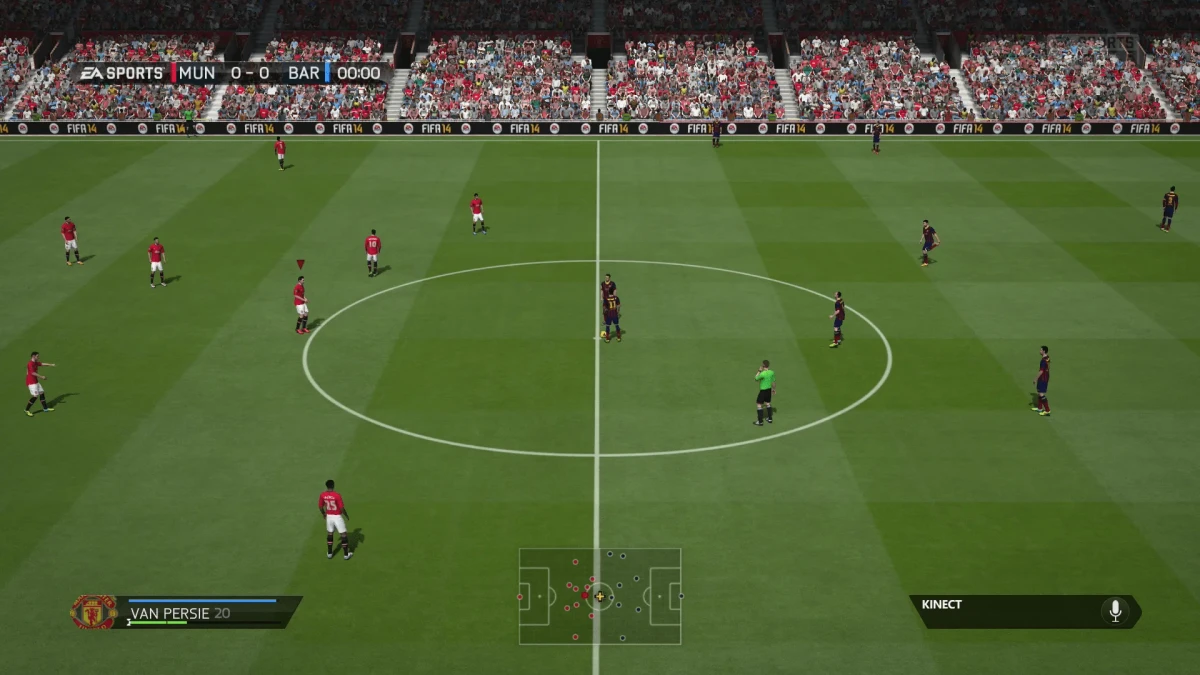Click the pitch radar minimap
The height and width of the screenshot is (675, 1200).
(600, 596)
